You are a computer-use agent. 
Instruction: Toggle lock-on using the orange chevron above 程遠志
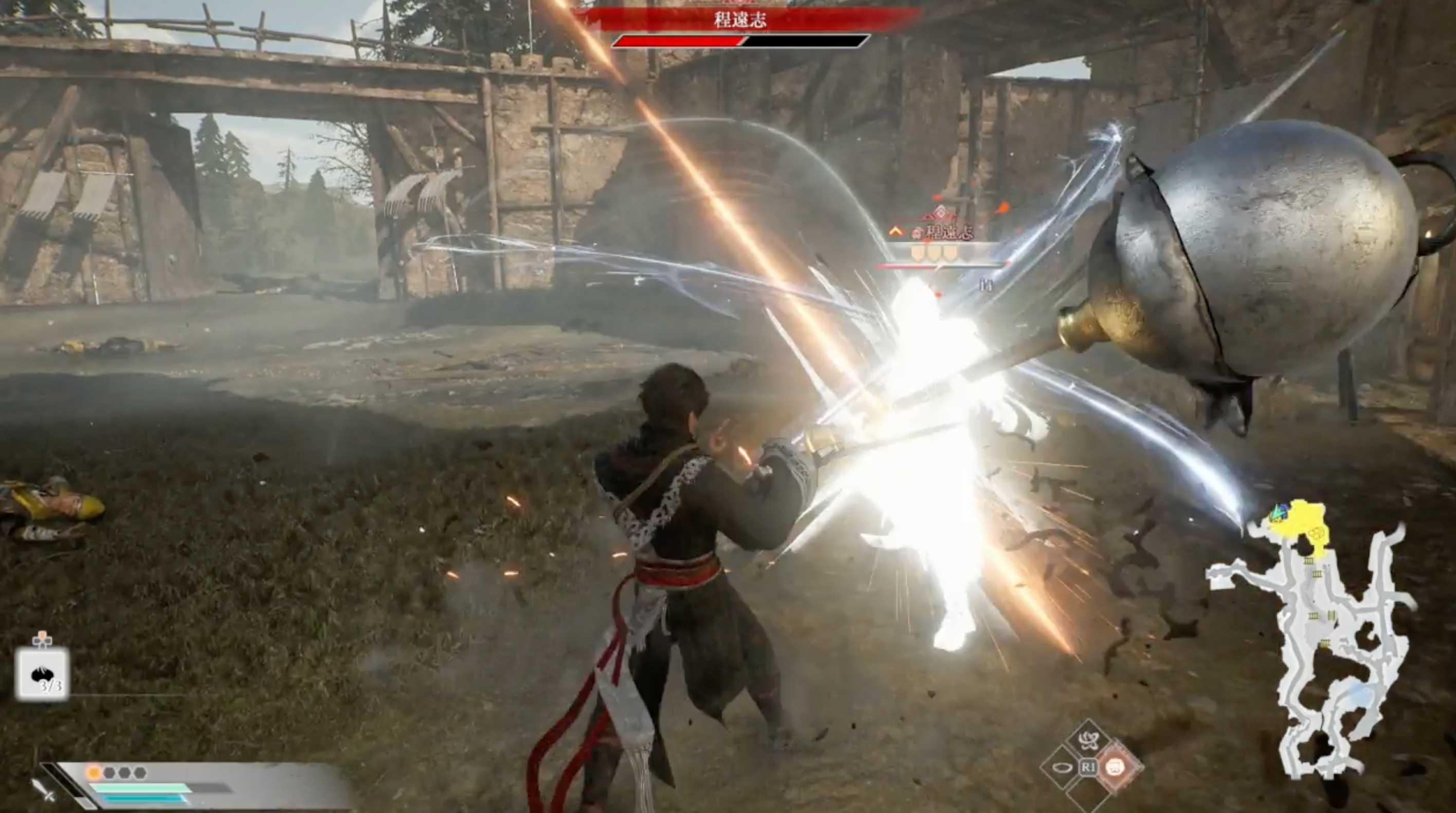897,232
